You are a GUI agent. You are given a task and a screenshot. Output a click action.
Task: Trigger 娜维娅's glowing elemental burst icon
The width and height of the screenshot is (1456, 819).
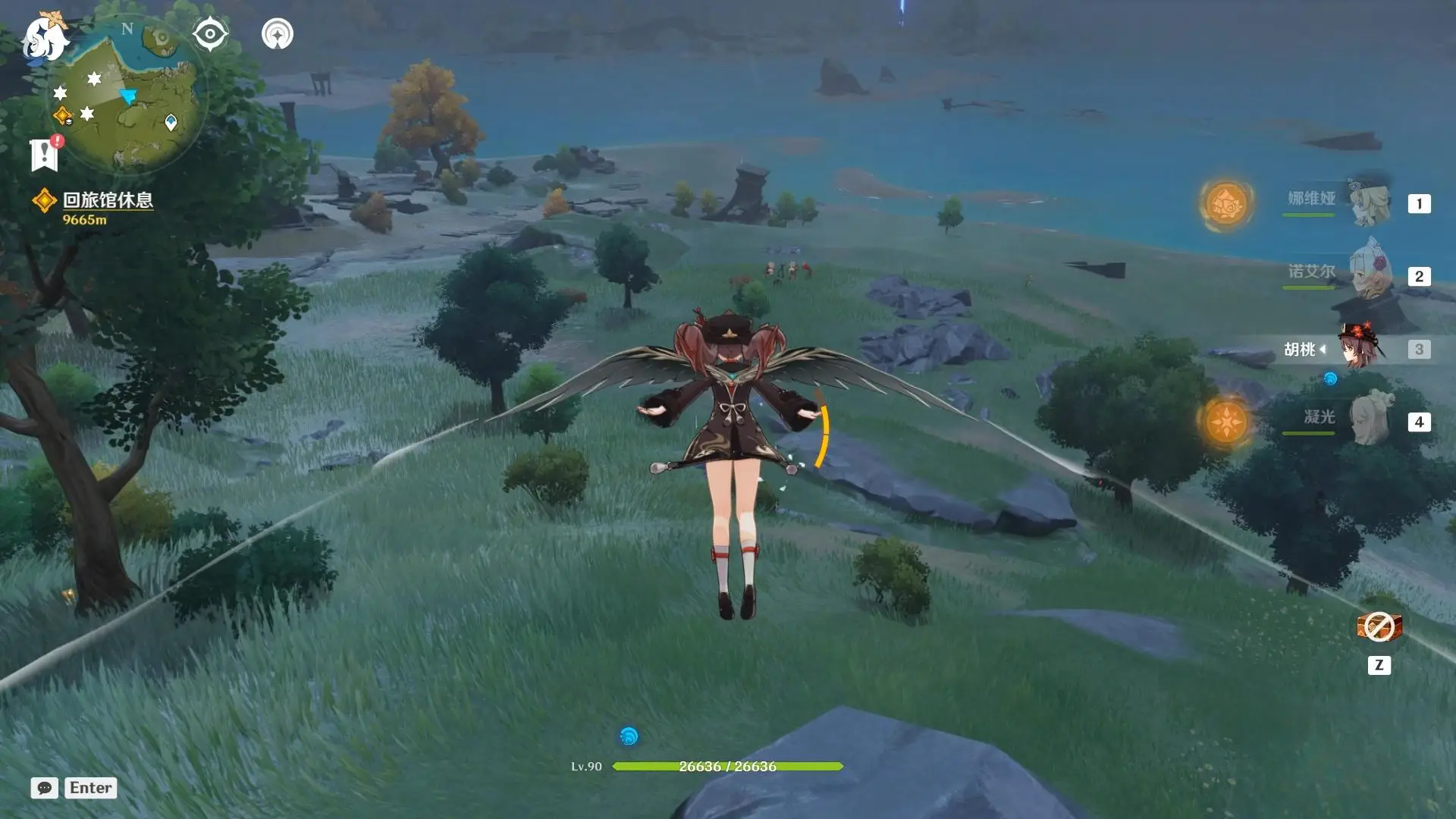(x=1225, y=203)
